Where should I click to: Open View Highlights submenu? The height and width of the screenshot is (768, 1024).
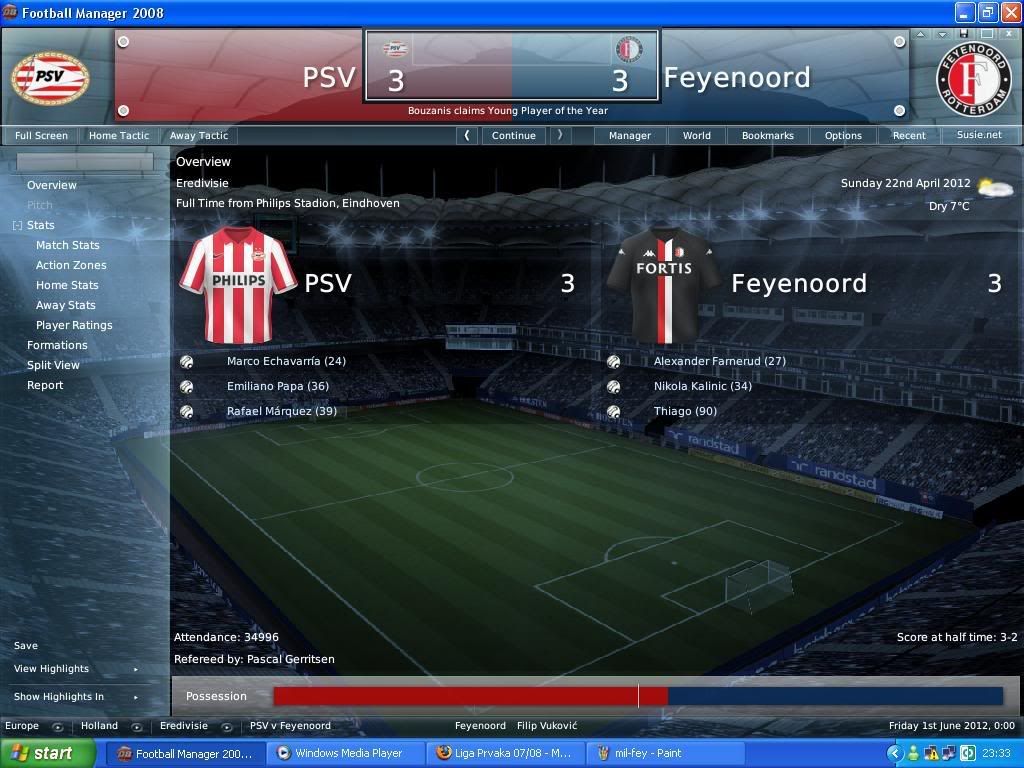(x=52, y=669)
